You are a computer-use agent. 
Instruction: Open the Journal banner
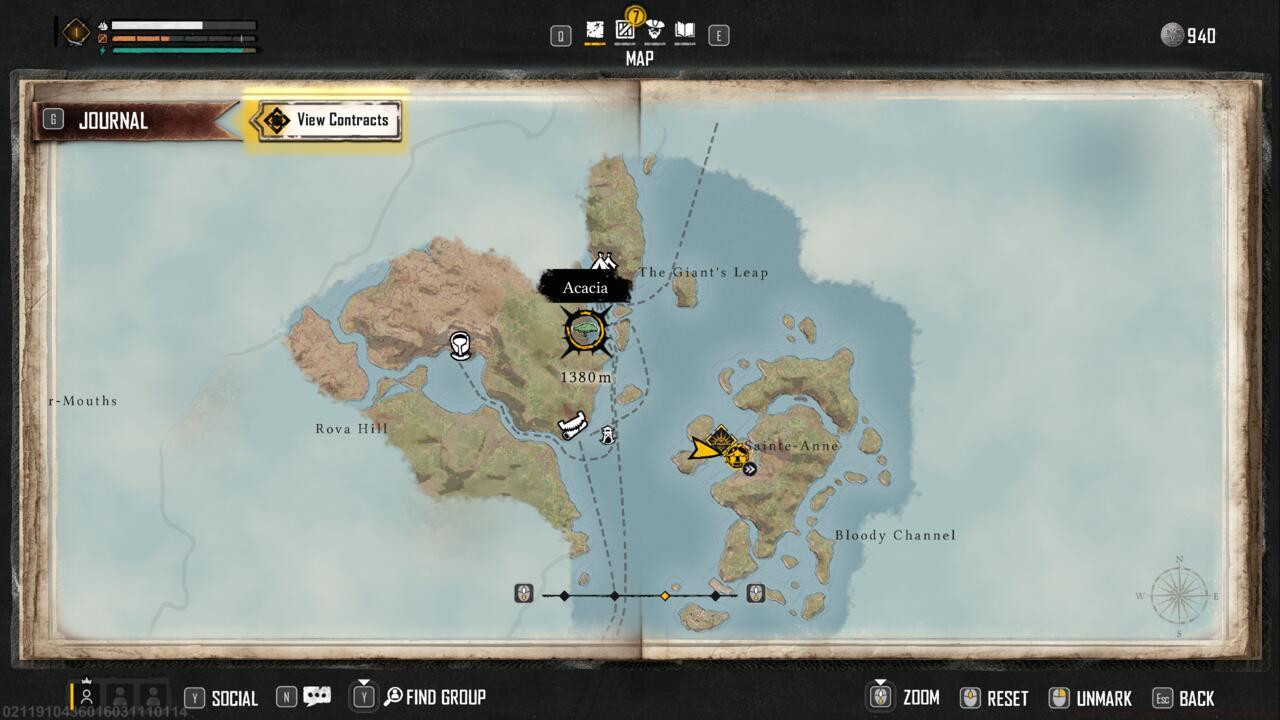112,121
